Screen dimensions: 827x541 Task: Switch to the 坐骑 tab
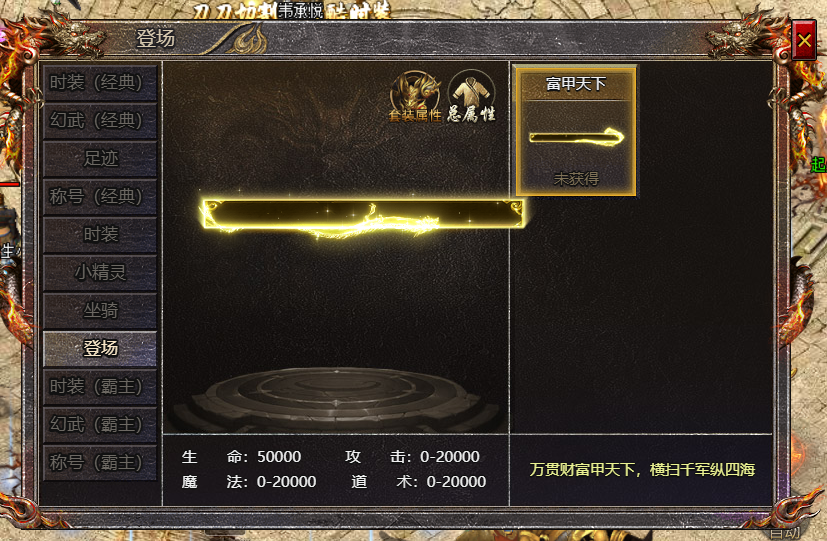pos(100,310)
